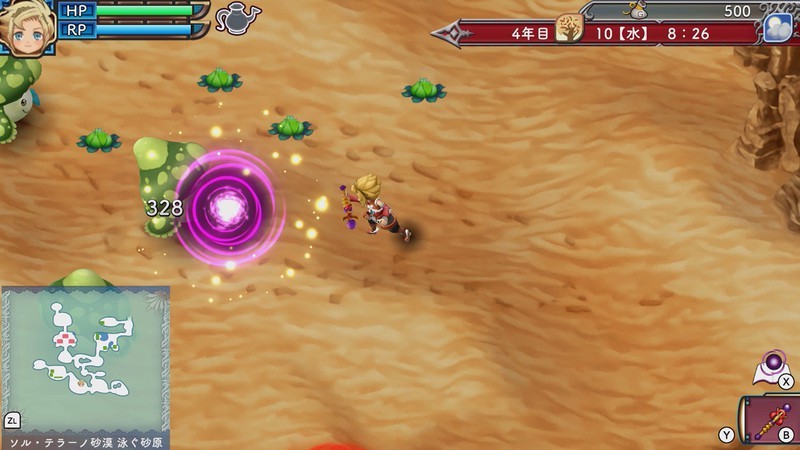Image resolution: width=800 pixels, height=450 pixels.
Task: Click the season tree icon
Action: click(570, 28)
